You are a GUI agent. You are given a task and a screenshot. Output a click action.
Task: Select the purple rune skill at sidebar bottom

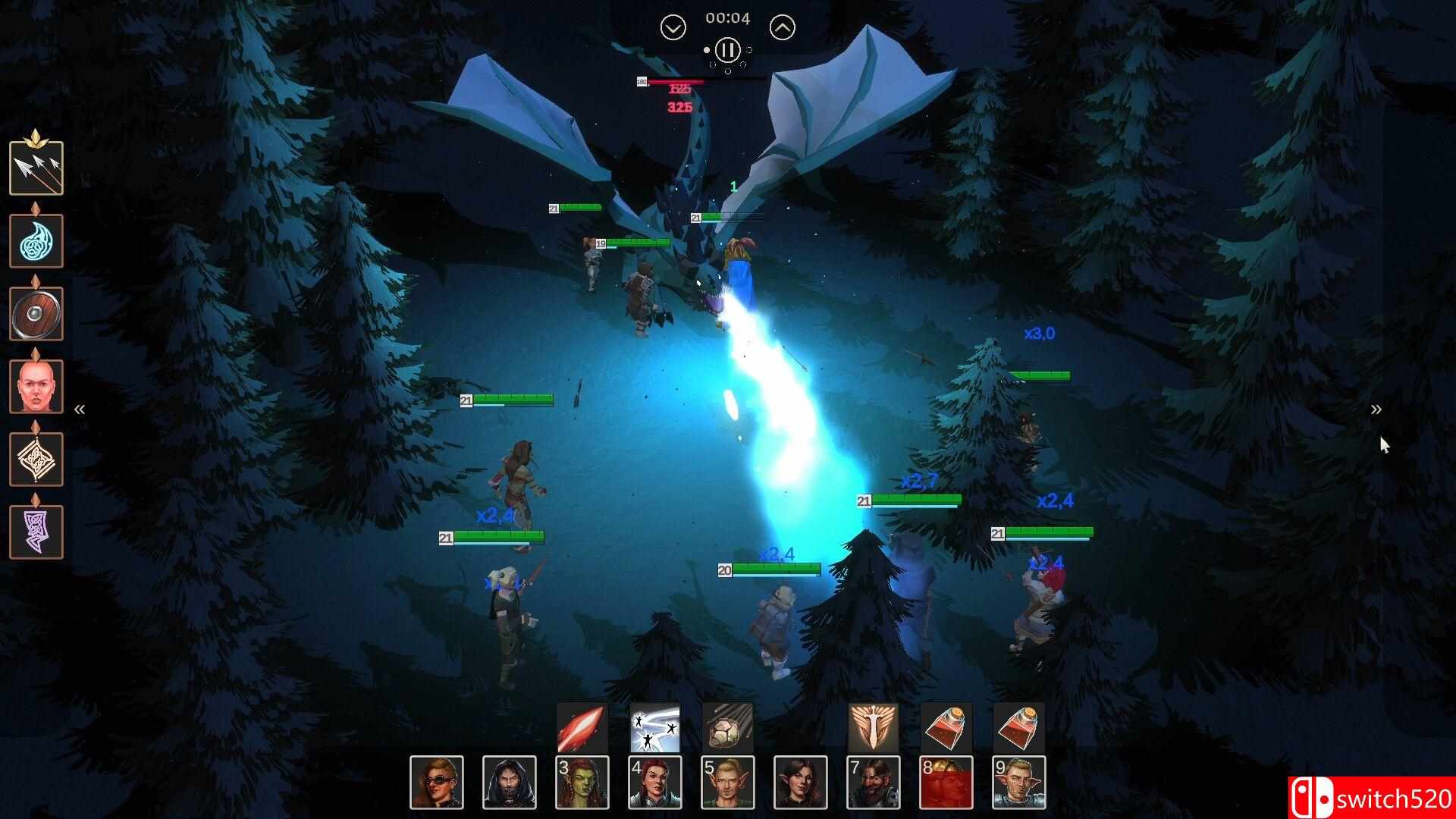[36, 532]
